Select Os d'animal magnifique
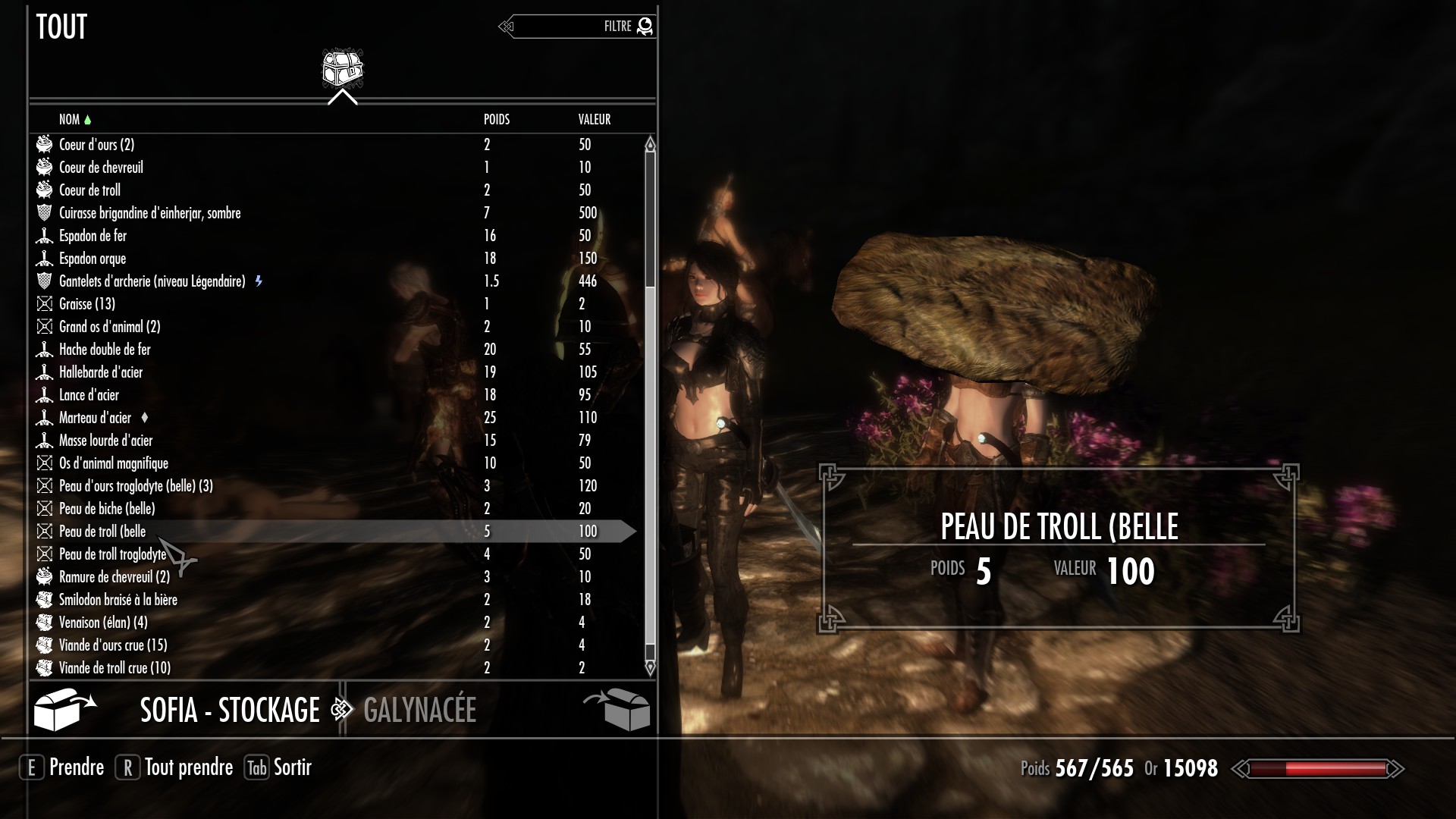This screenshot has height=819, width=1456. pos(114,463)
